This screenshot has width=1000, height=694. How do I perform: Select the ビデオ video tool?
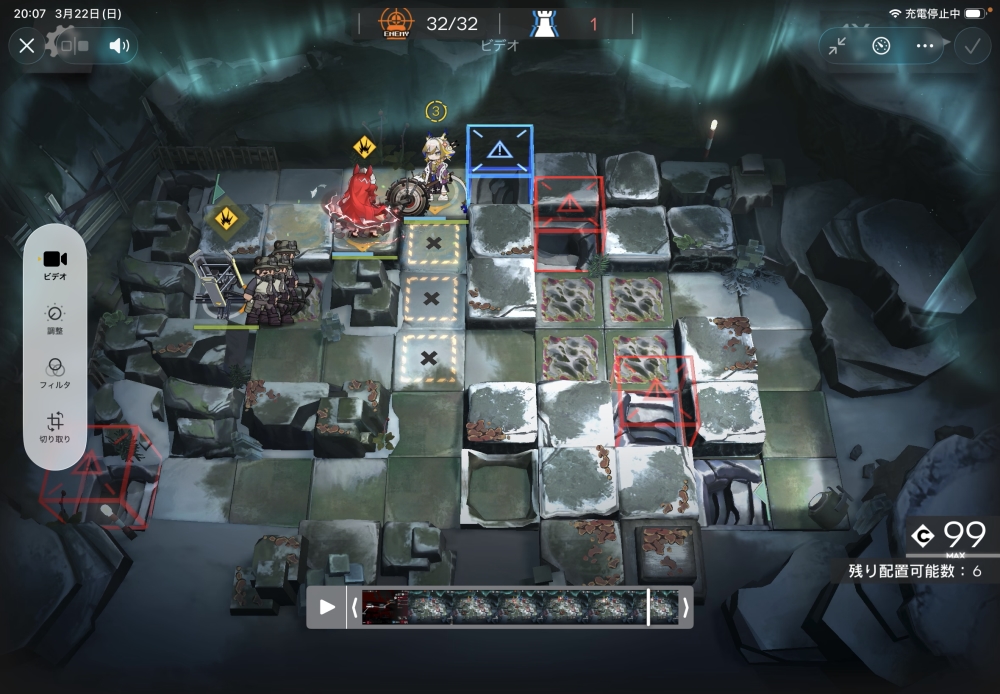[56, 264]
